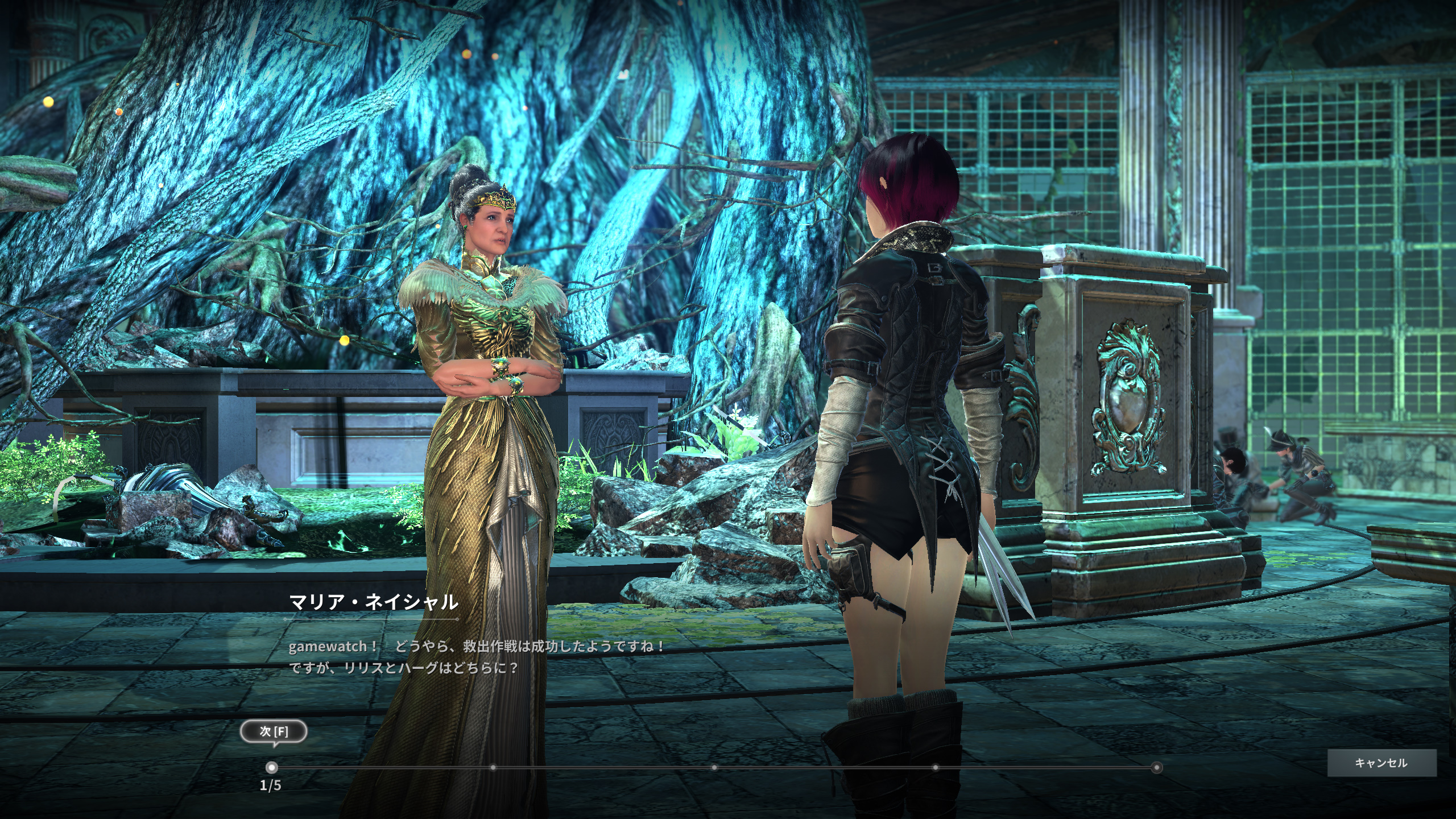Screen dimensions: 1456x819
Task: Advance dialogue with the 次 button
Action: (x=274, y=731)
